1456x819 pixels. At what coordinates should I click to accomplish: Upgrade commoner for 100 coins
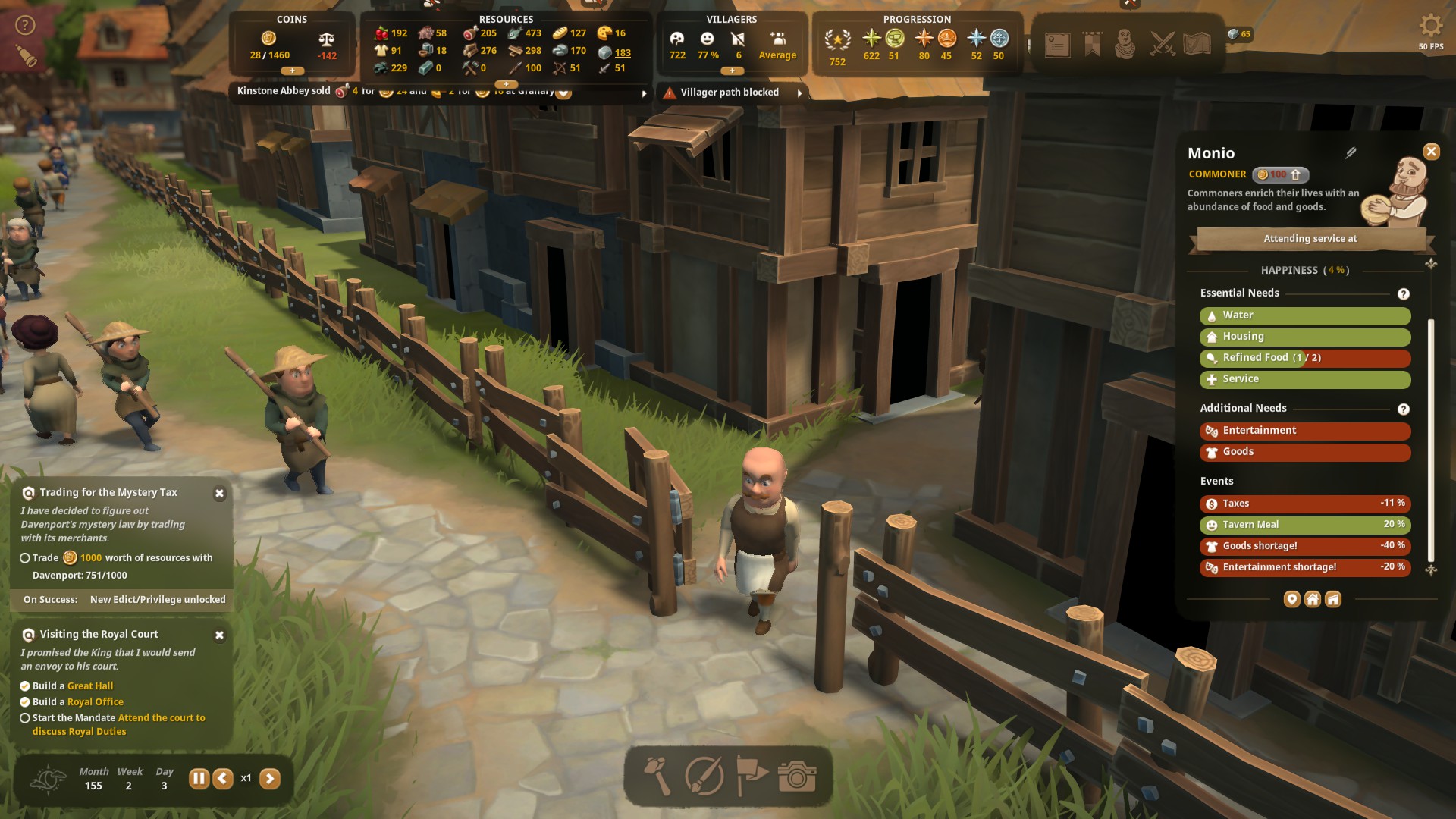point(1280,174)
